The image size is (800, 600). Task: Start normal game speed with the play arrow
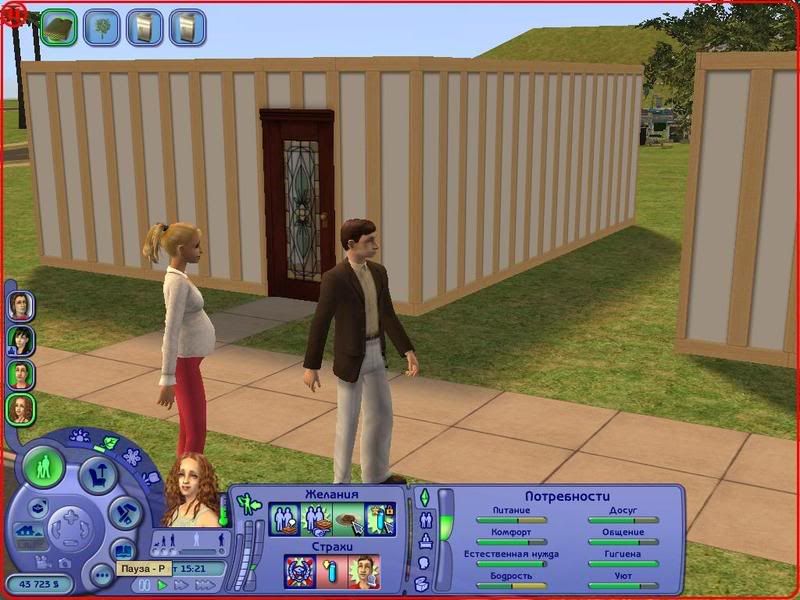(x=163, y=585)
